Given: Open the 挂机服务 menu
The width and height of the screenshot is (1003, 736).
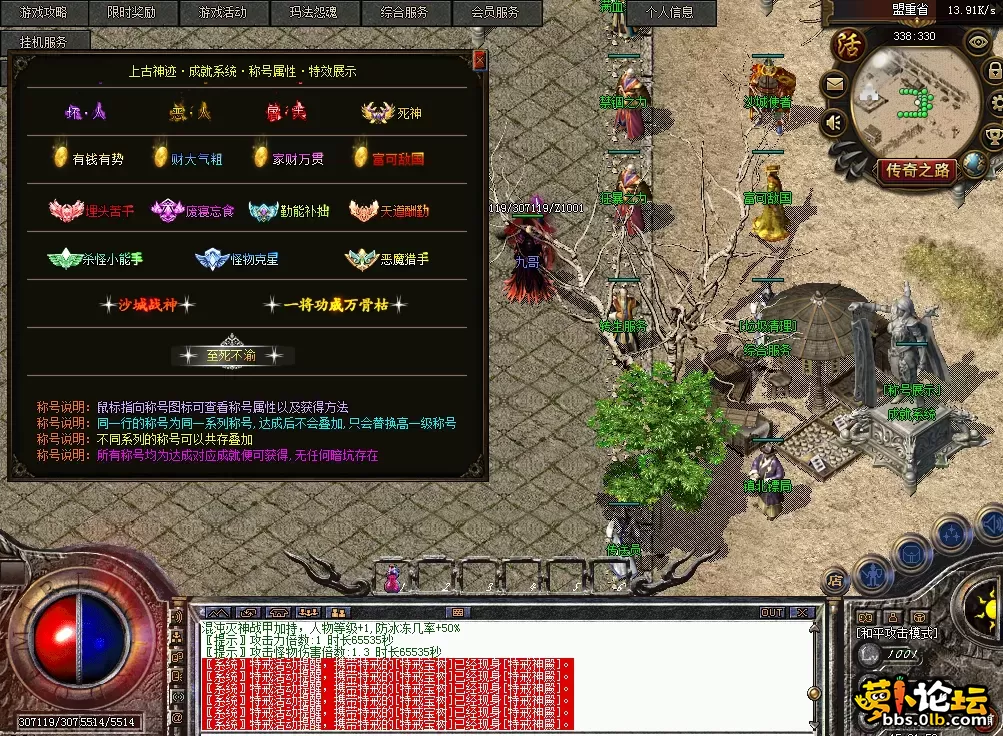Looking at the screenshot, I should (x=44, y=42).
